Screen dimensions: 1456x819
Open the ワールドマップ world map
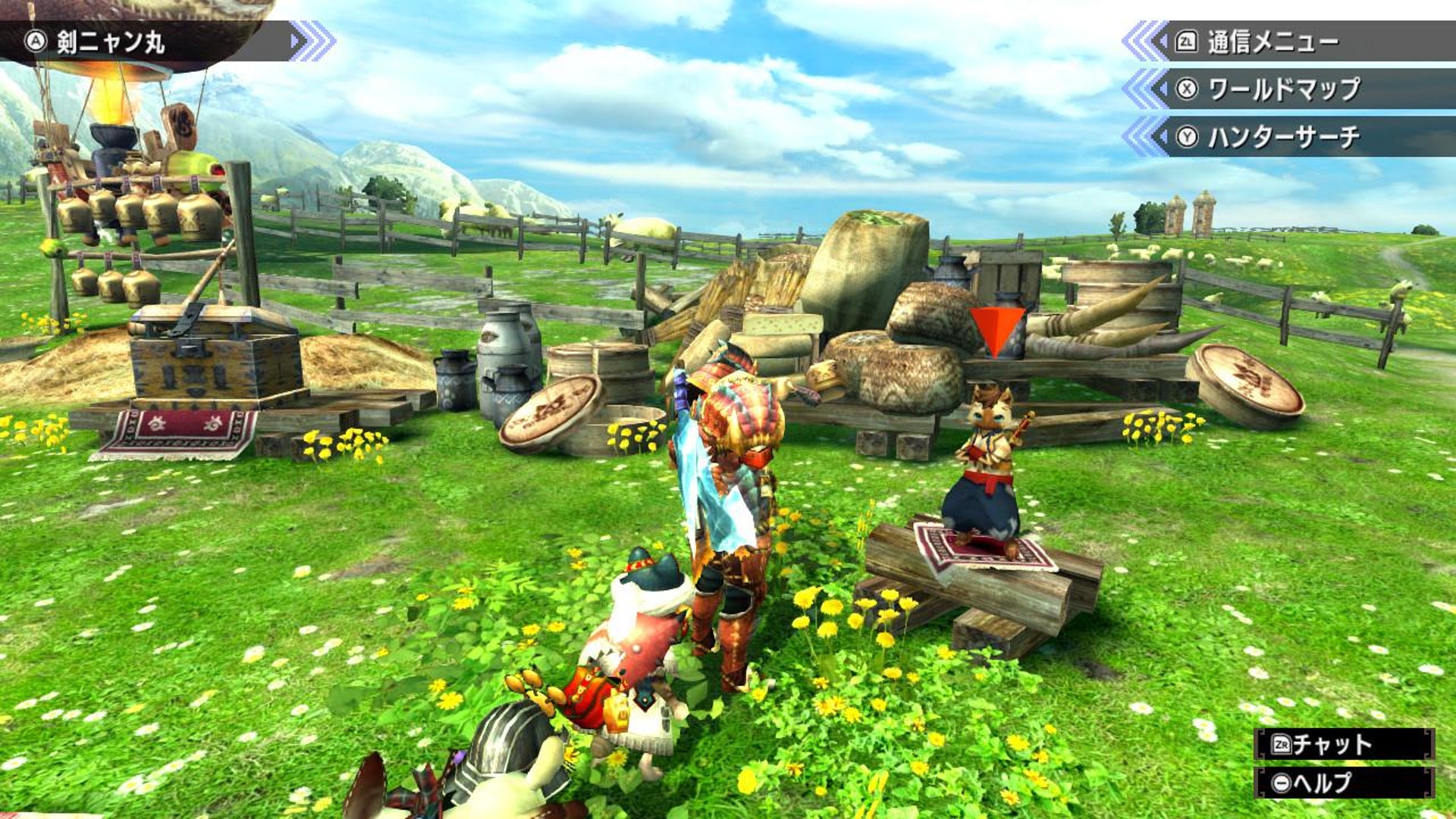1283,89
